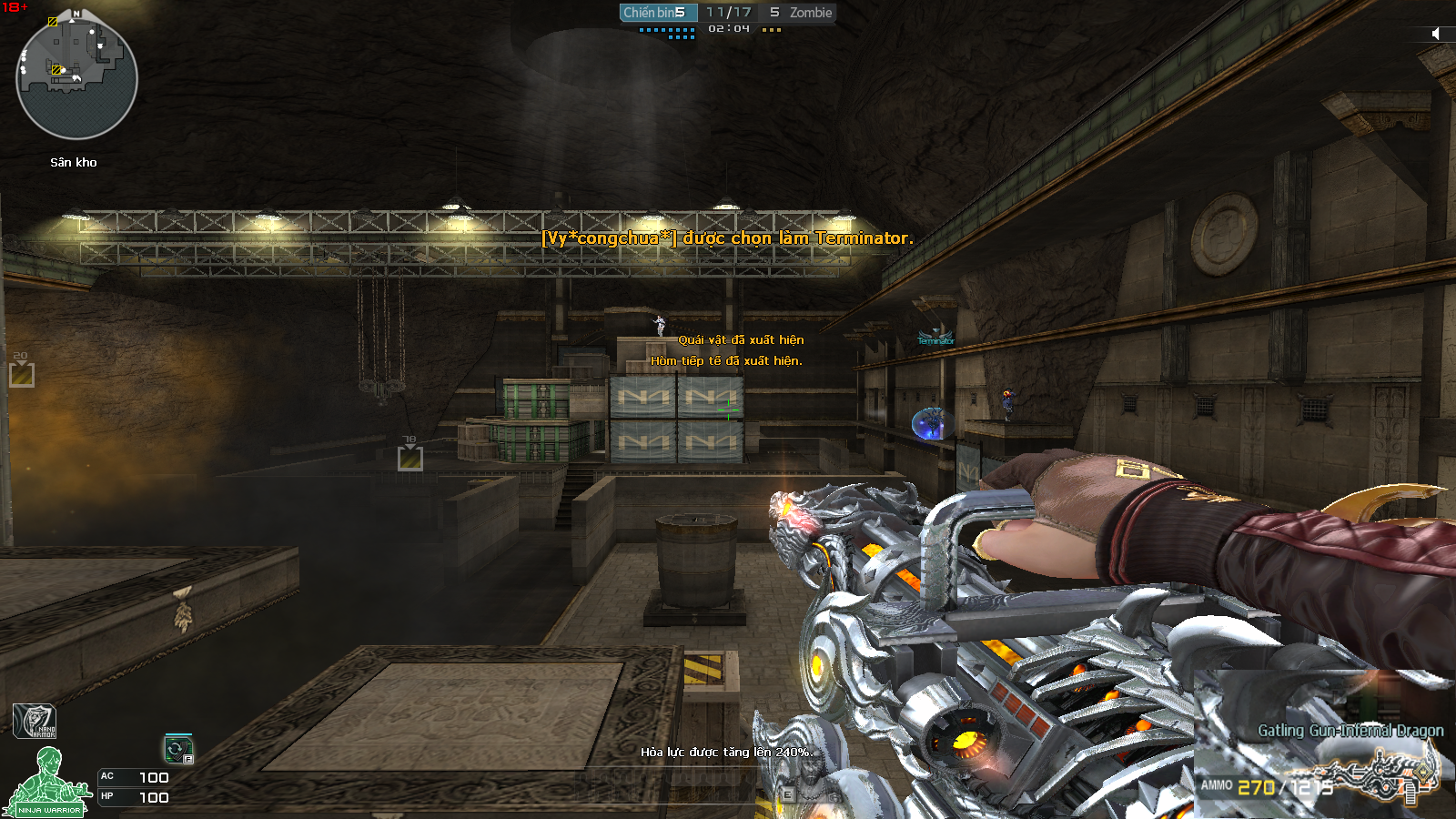
Task: Activate the magazine reload skill icon
Action: [177, 749]
